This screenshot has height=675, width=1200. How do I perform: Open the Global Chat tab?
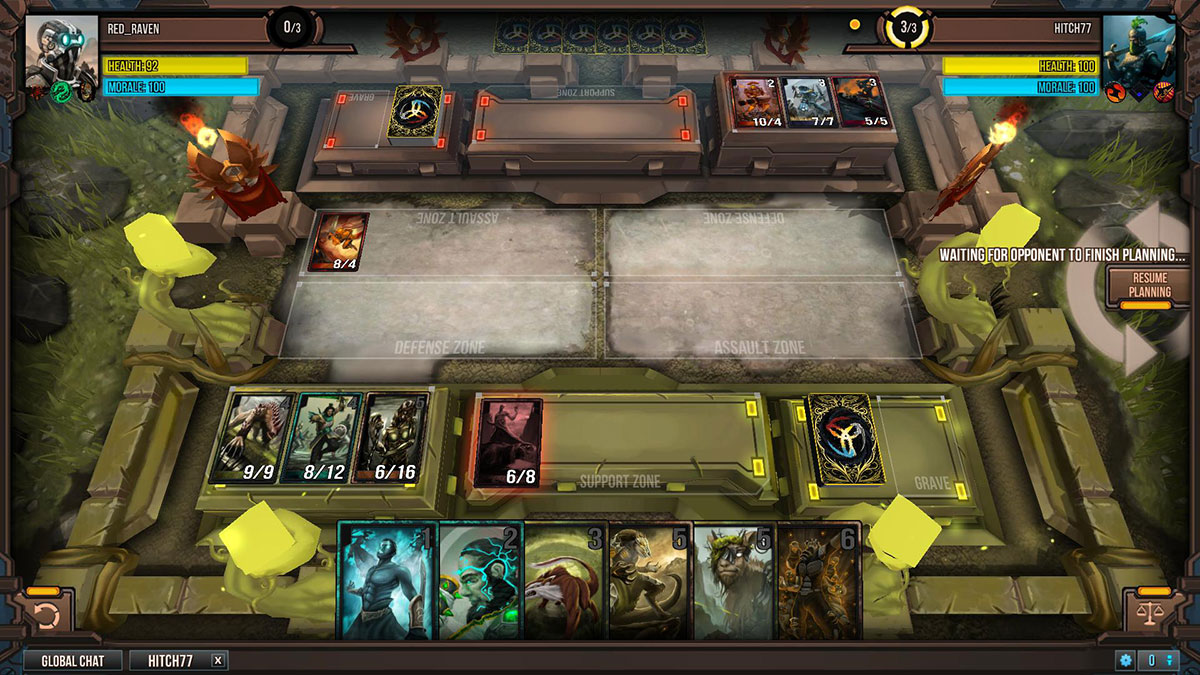pos(72,661)
